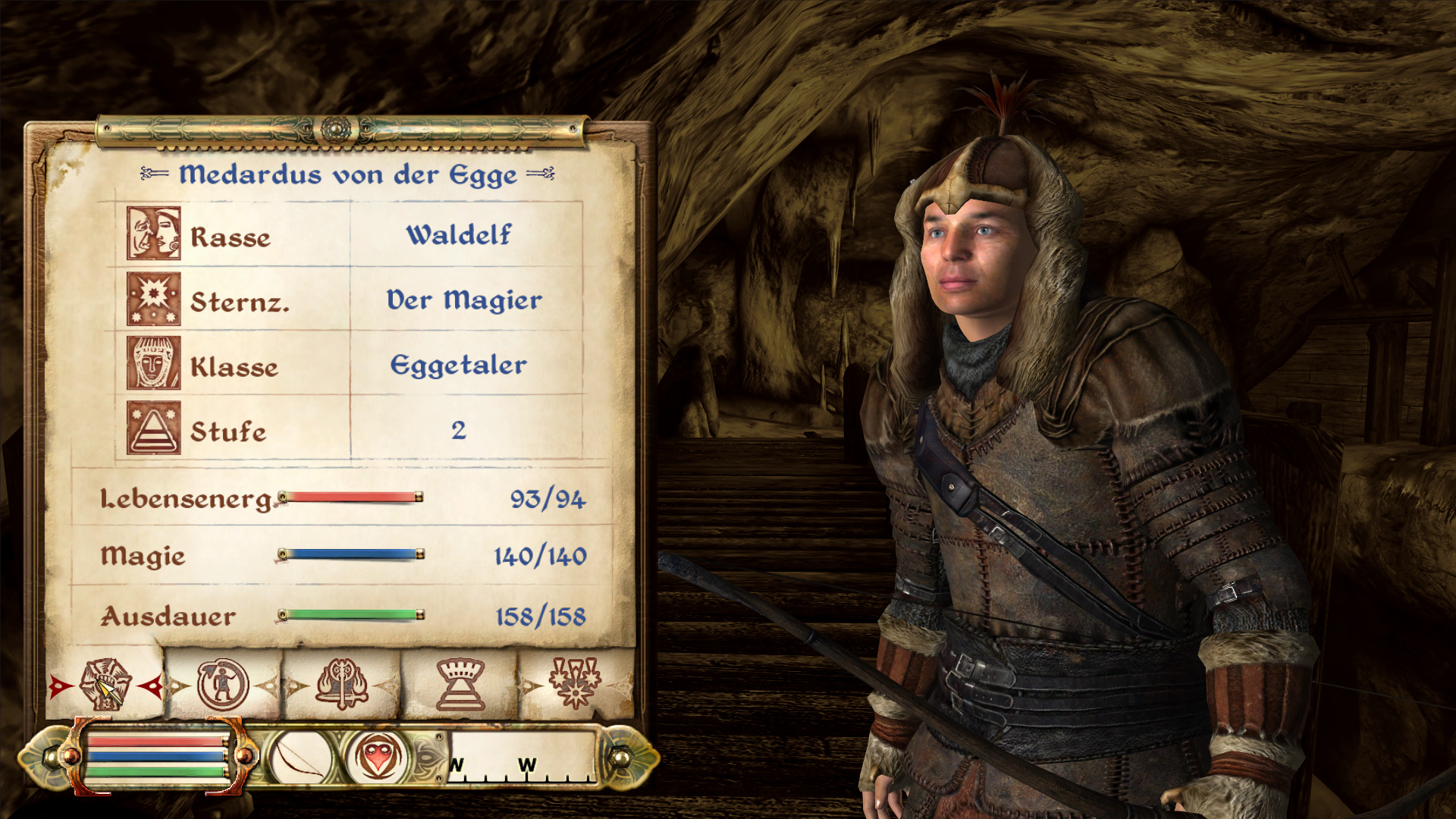Open the starburst accomplishments tab

coord(576,682)
